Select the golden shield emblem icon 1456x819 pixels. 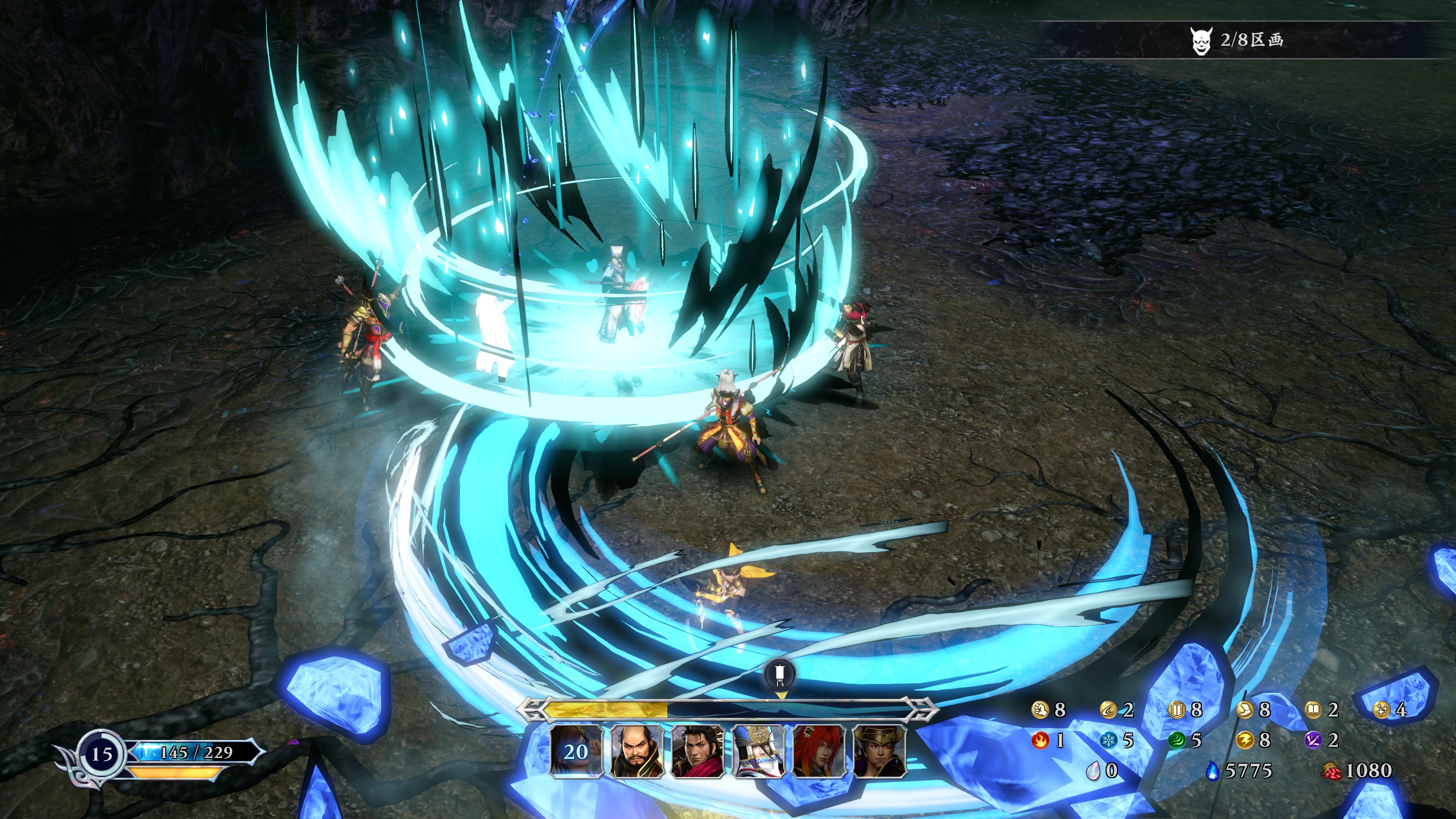point(1176,710)
